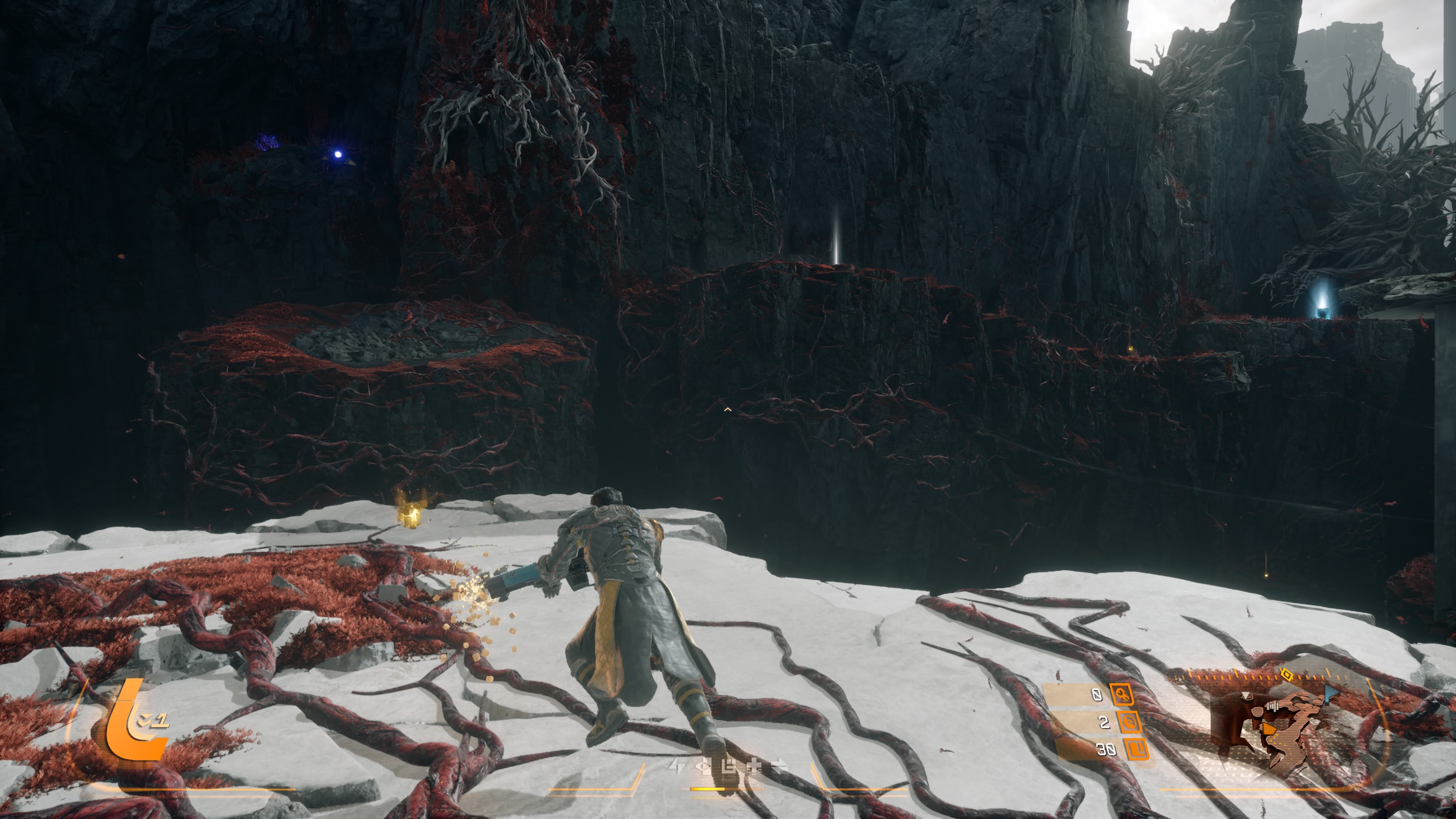The image size is (1456, 819).
Task: Click the eye status icon on the bottom bar
Action: tap(703, 766)
